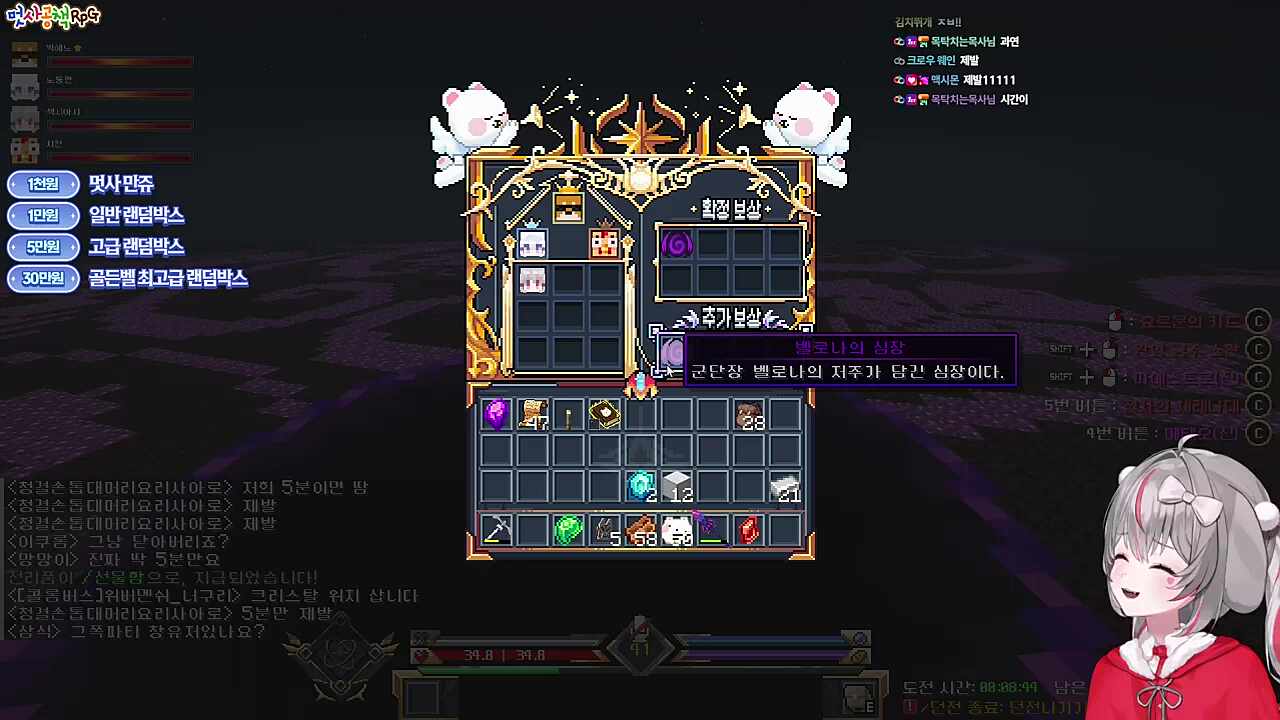1280x720 pixels.
Task: Click the stone block stack of 12
Action: point(677,487)
